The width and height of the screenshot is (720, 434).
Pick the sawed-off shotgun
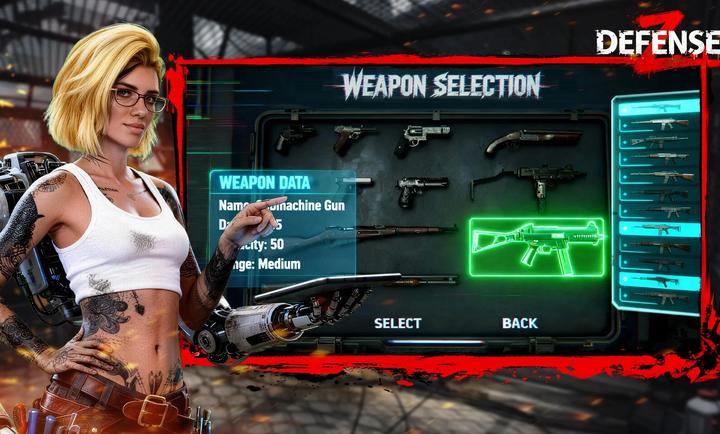coord(533,141)
